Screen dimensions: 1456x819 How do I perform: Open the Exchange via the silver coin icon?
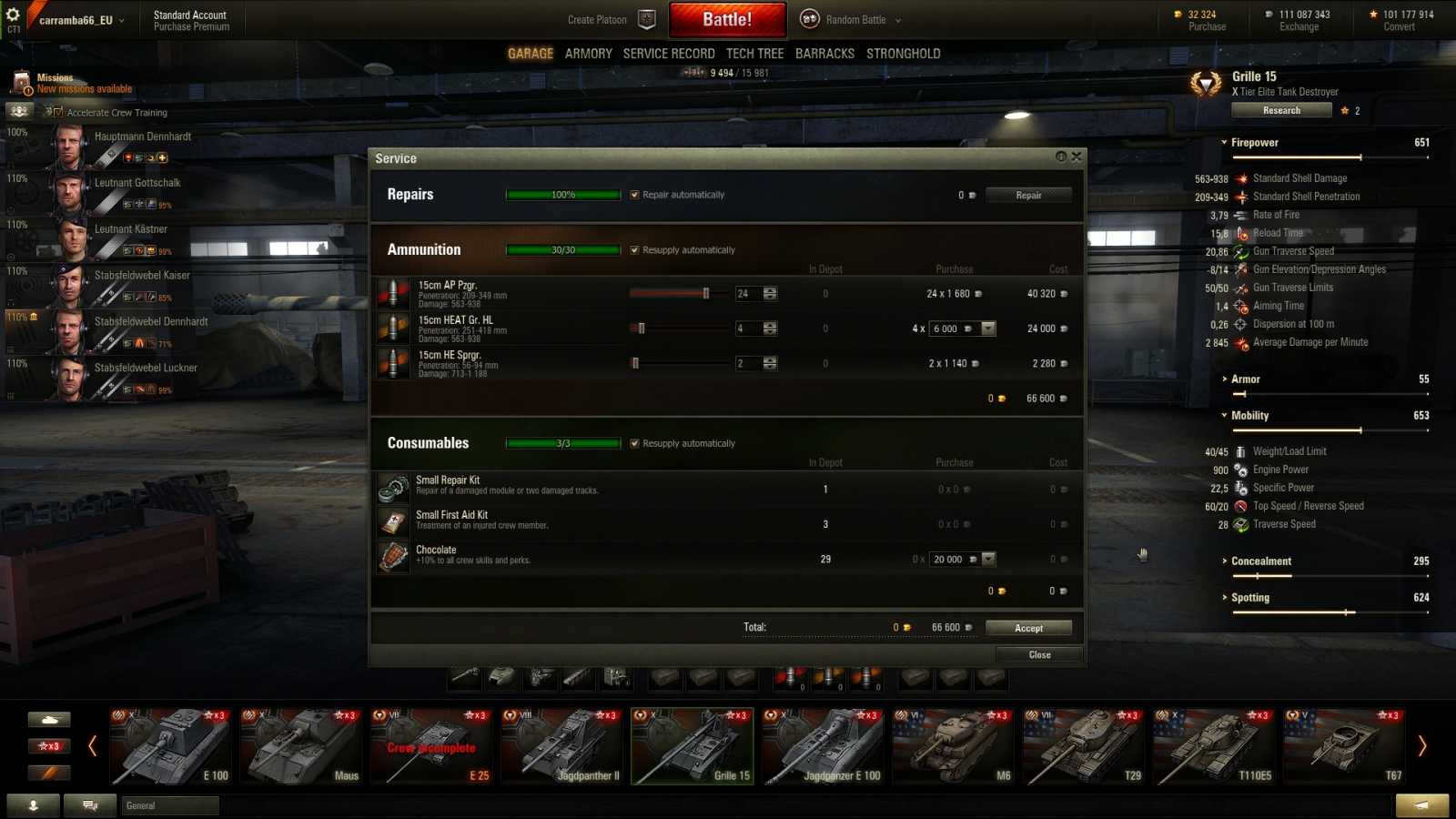point(1268,15)
